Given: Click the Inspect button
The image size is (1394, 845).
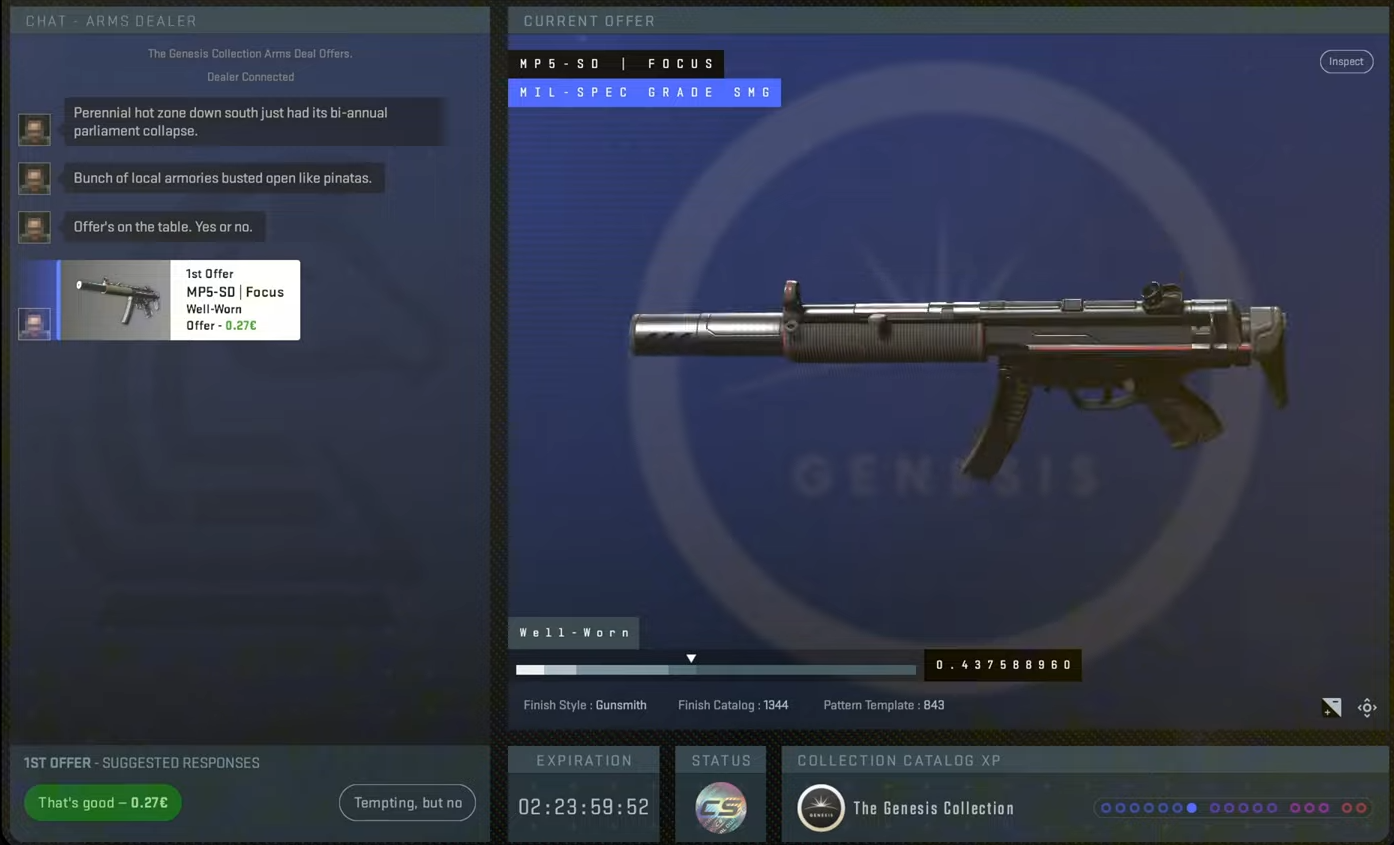Looking at the screenshot, I should coord(1346,61).
